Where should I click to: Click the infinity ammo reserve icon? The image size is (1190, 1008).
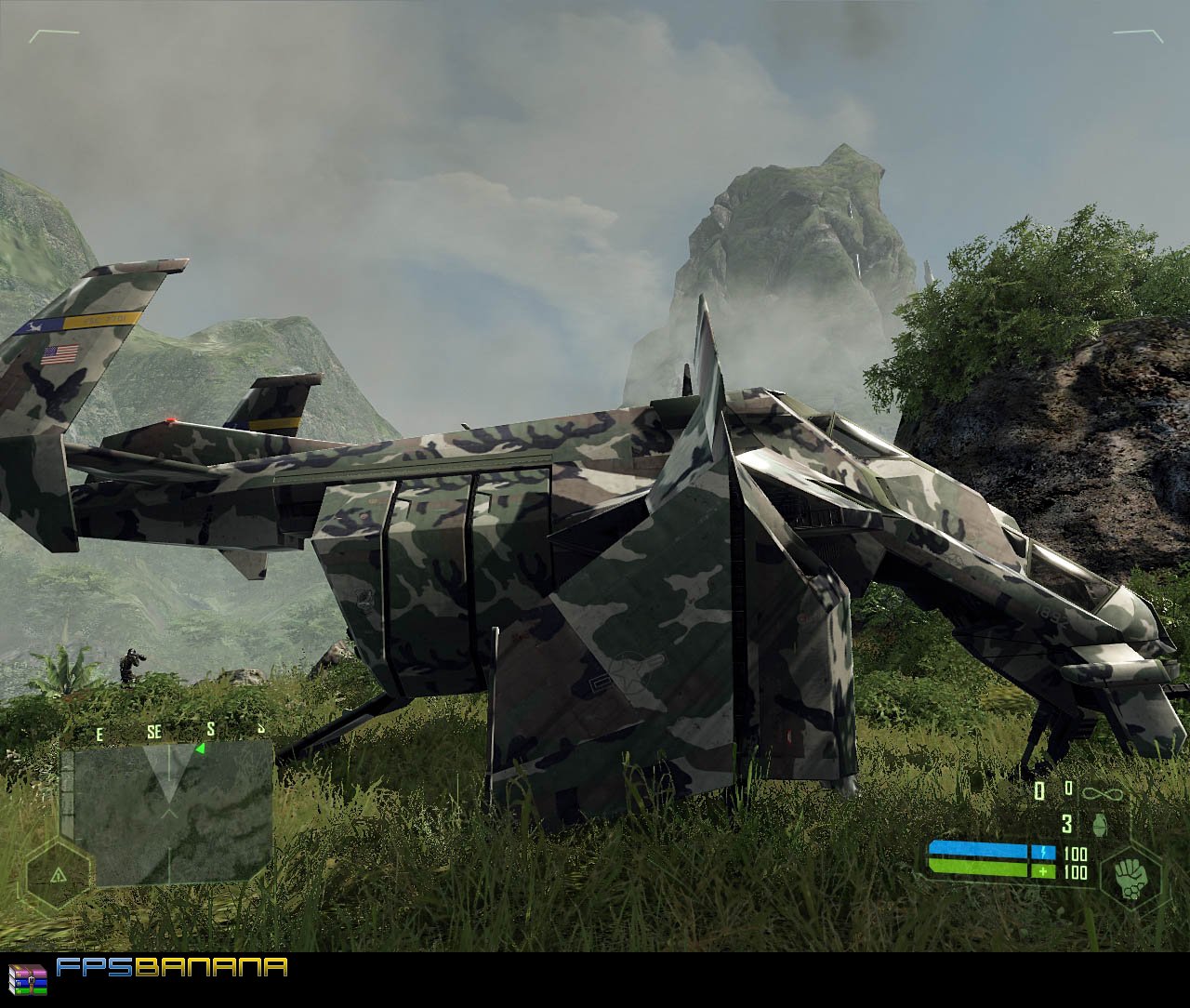coord(1101,791)
